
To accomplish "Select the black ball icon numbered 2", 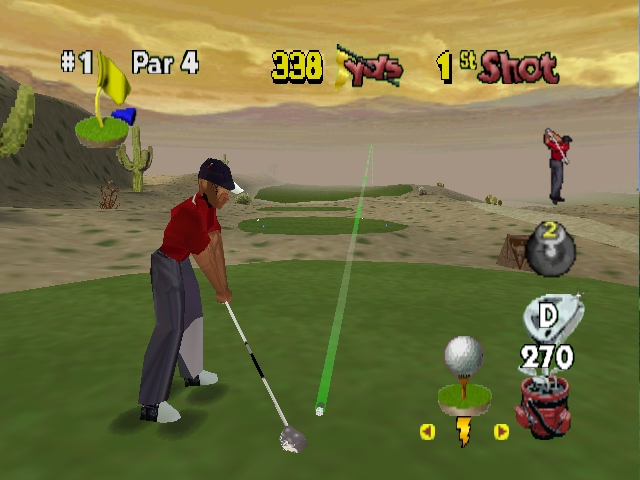I will (x=549, y=250).
